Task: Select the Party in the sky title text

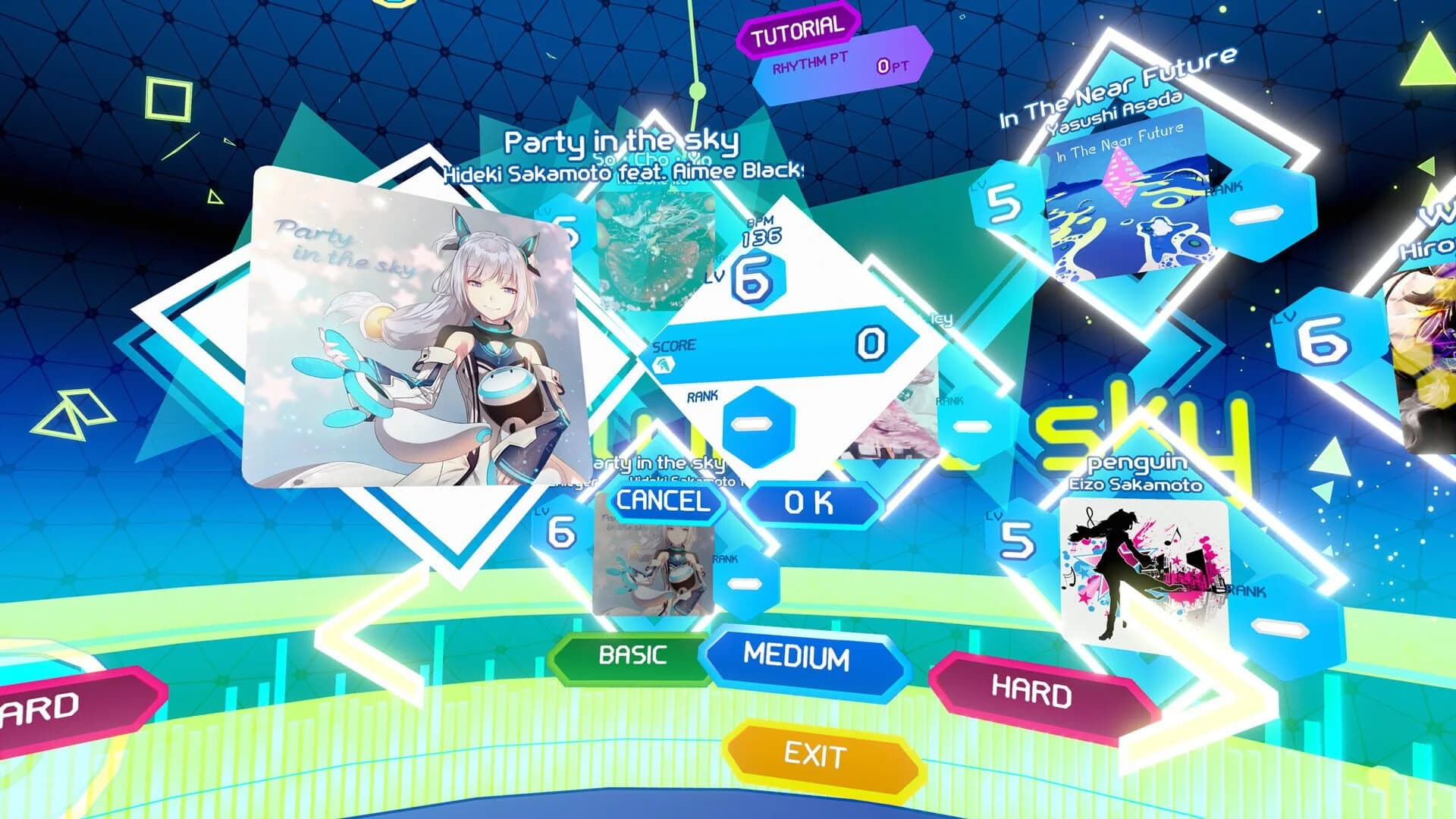Action: (x=622, y=140)
